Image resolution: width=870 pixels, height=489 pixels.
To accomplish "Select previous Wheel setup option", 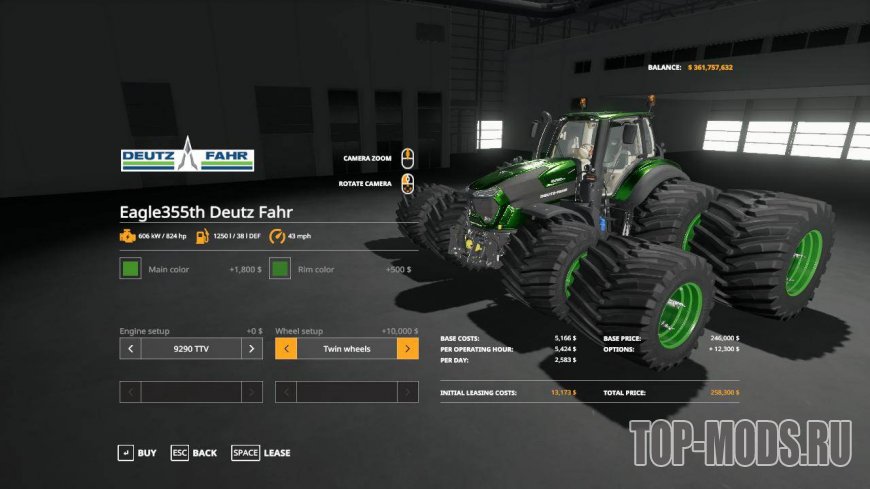I will pyautogui.click(x=285, y=349).
